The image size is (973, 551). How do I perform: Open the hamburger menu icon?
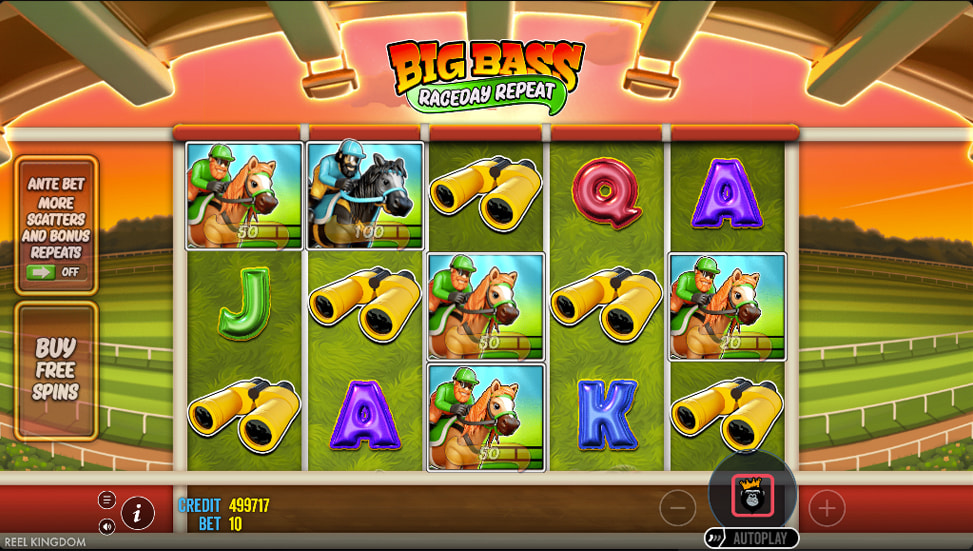(x=107, y=500)
